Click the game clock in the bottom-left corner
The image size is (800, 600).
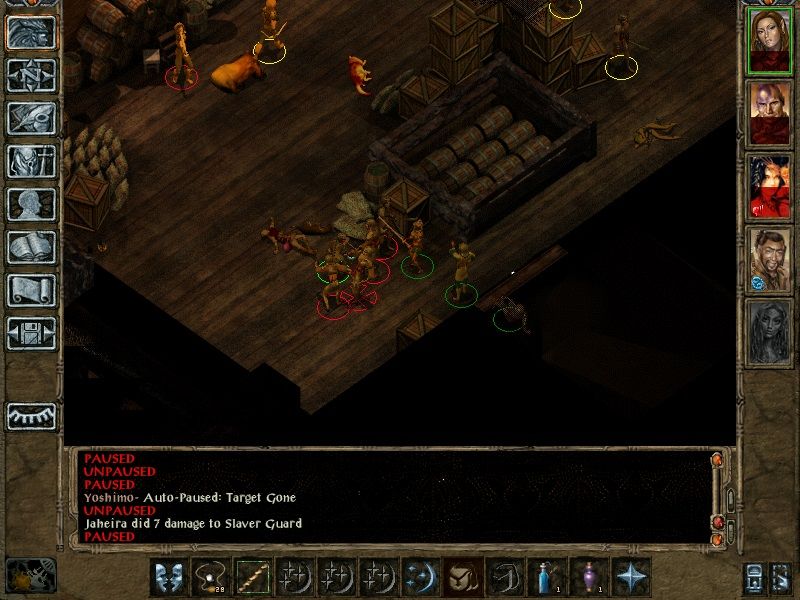point(30,575)
